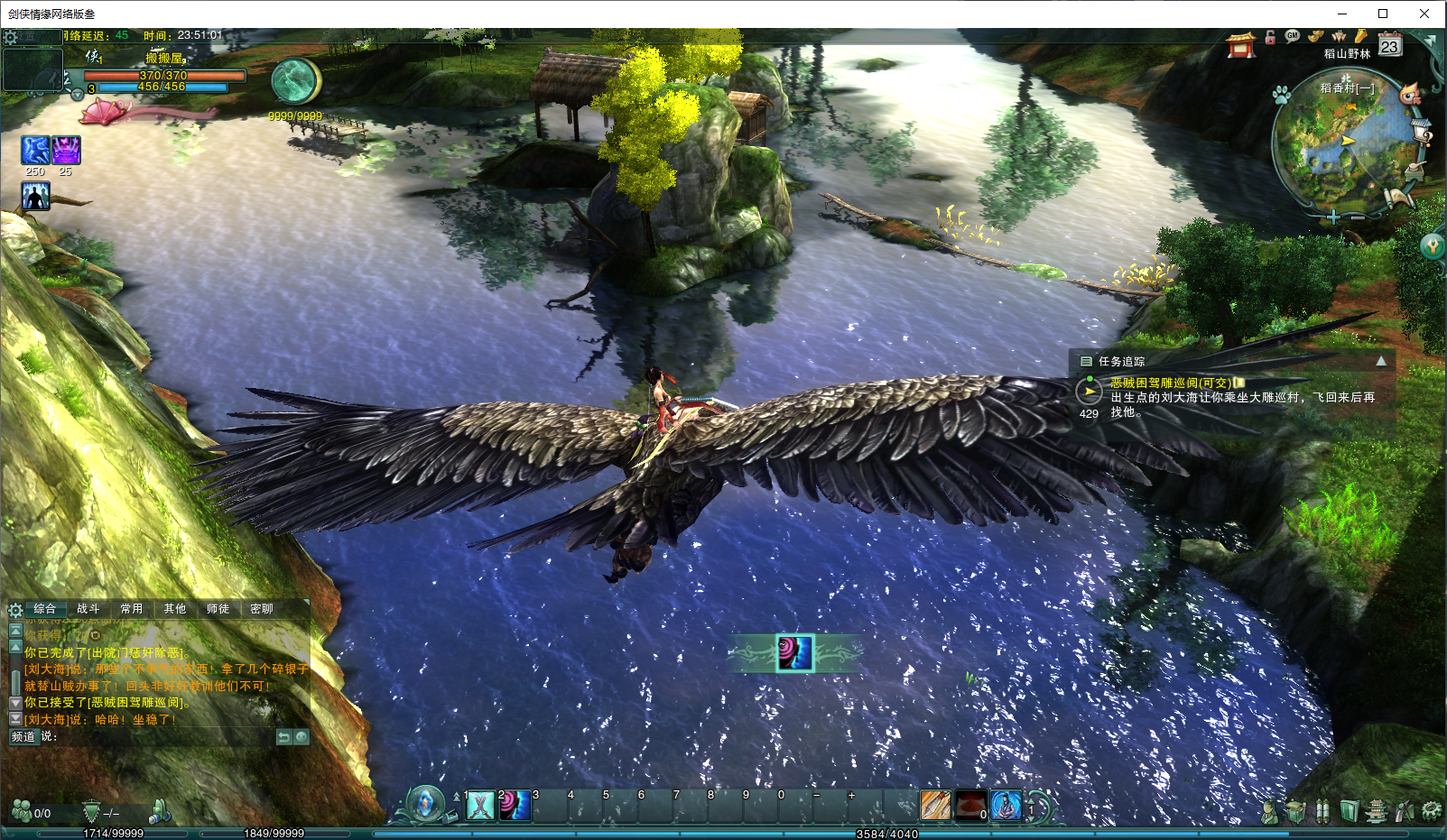Open the system settings gear in bottom-right menu
Image resolution: width=1447 pixels, height=840 pixels.
(1431, 811)
